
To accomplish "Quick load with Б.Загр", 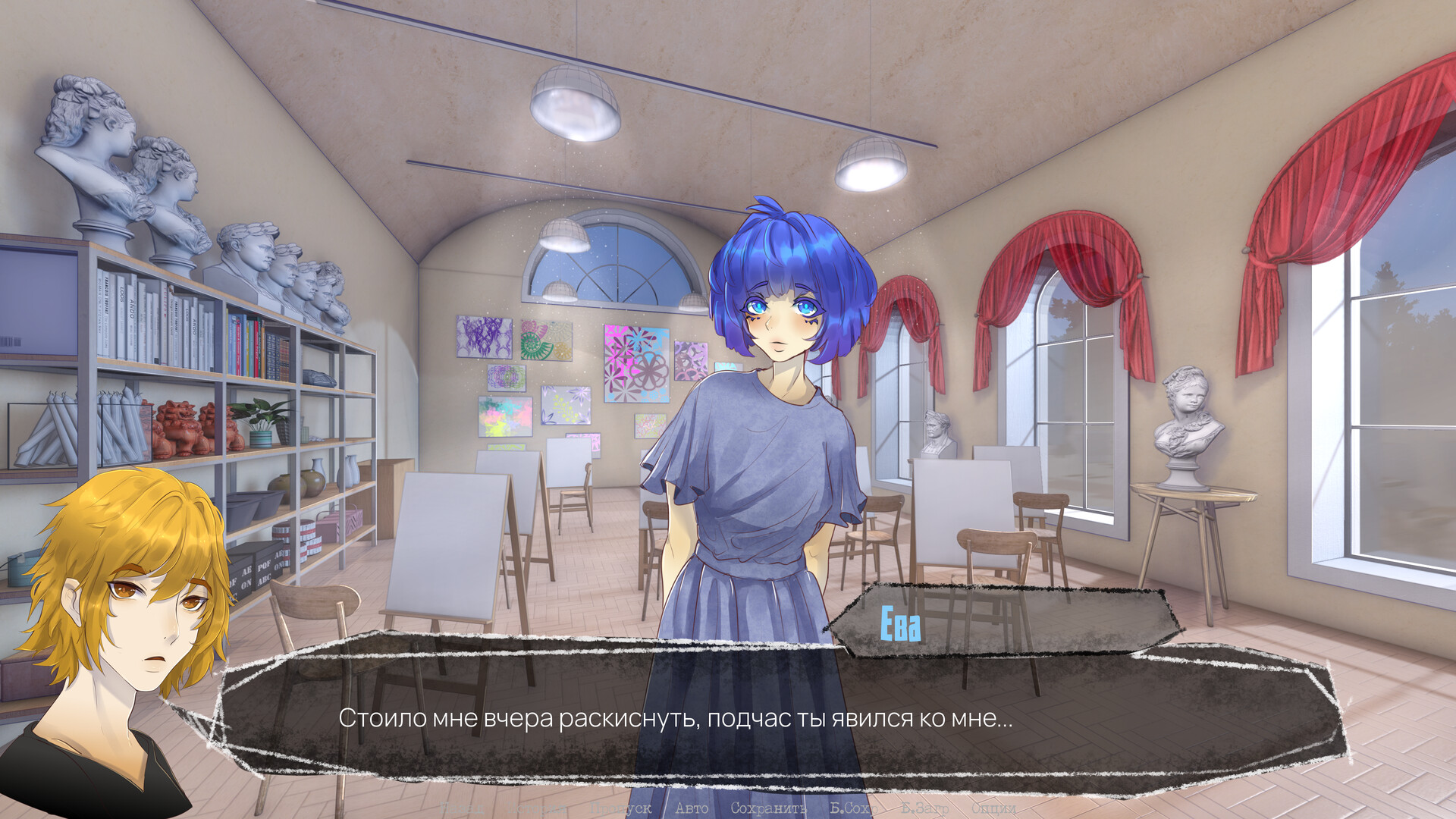I will click(925, 808).
